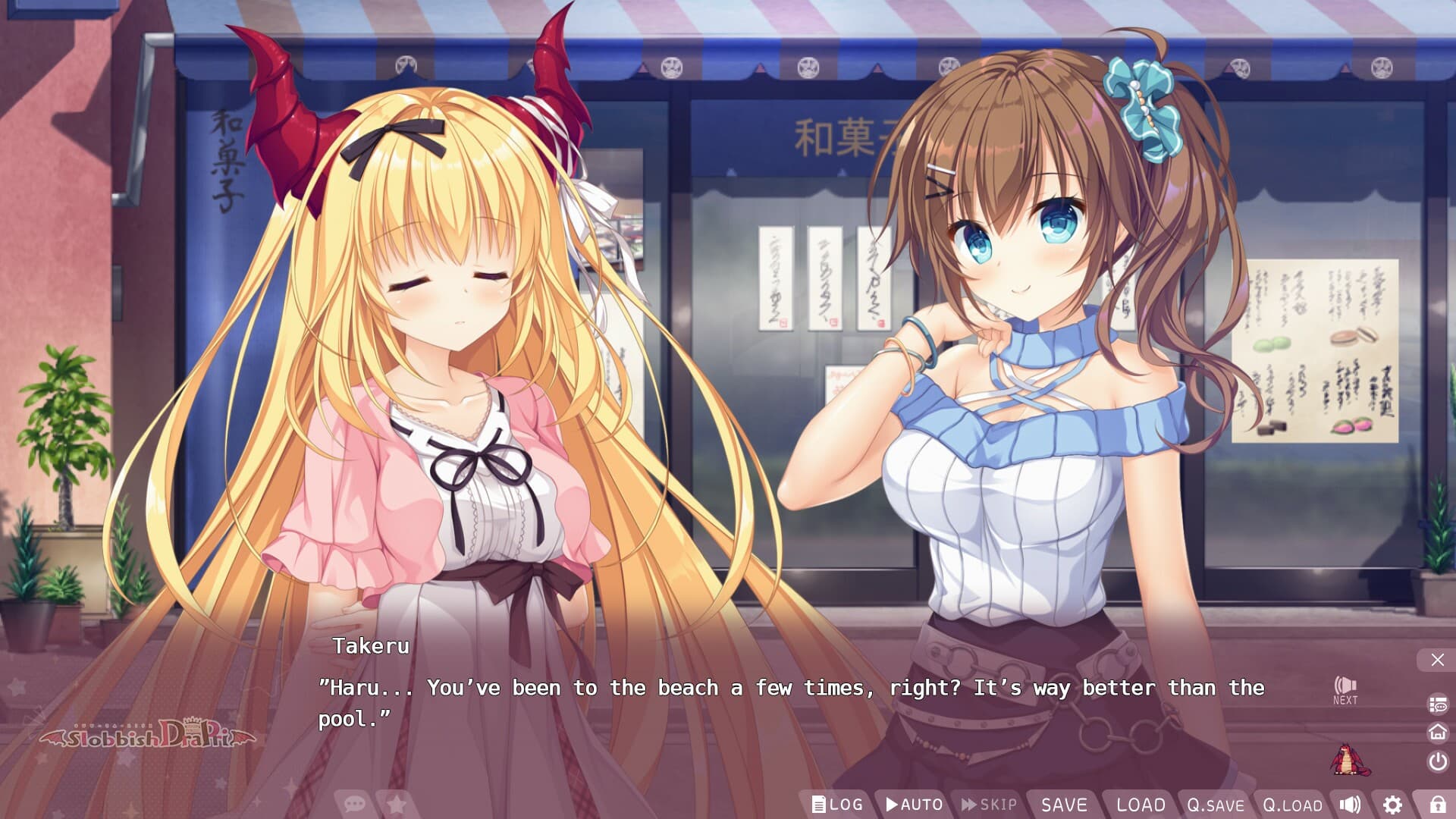Open the backlog history icon
The image size is (1456, 819).
click(x=1438, y=704)
